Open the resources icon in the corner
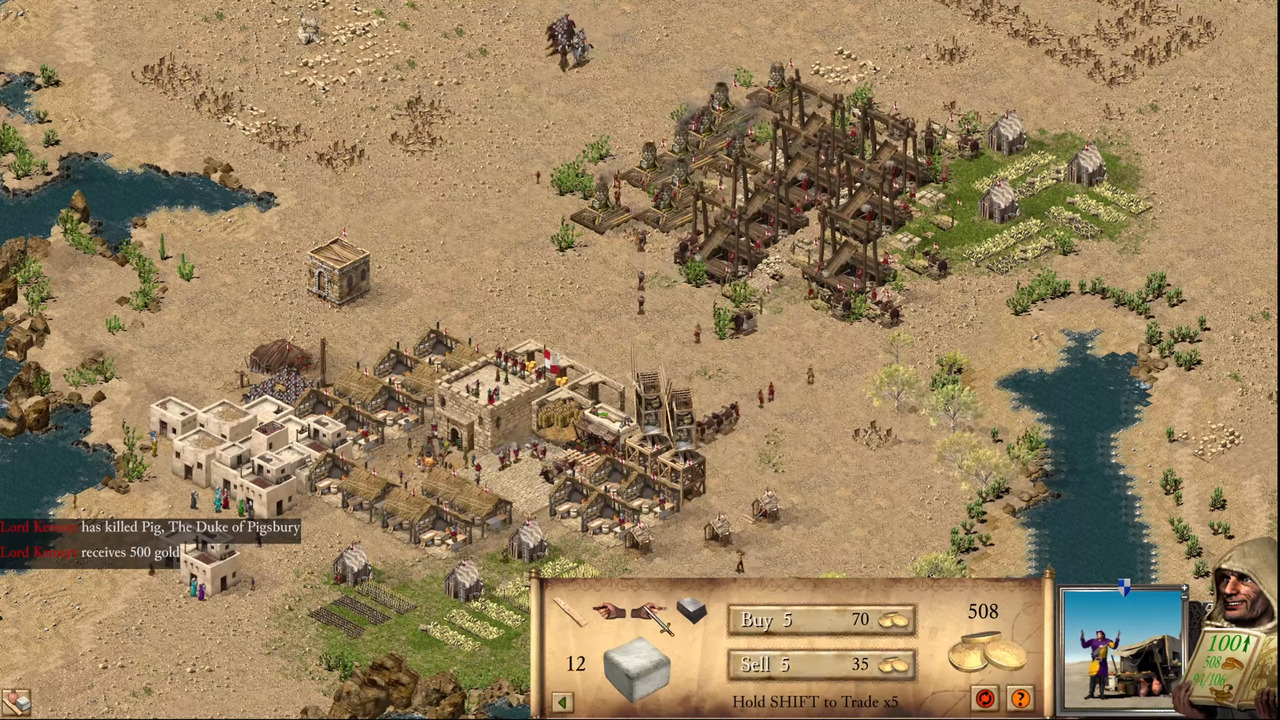This screenshot has width=1280, height=720. click(15, 703)
